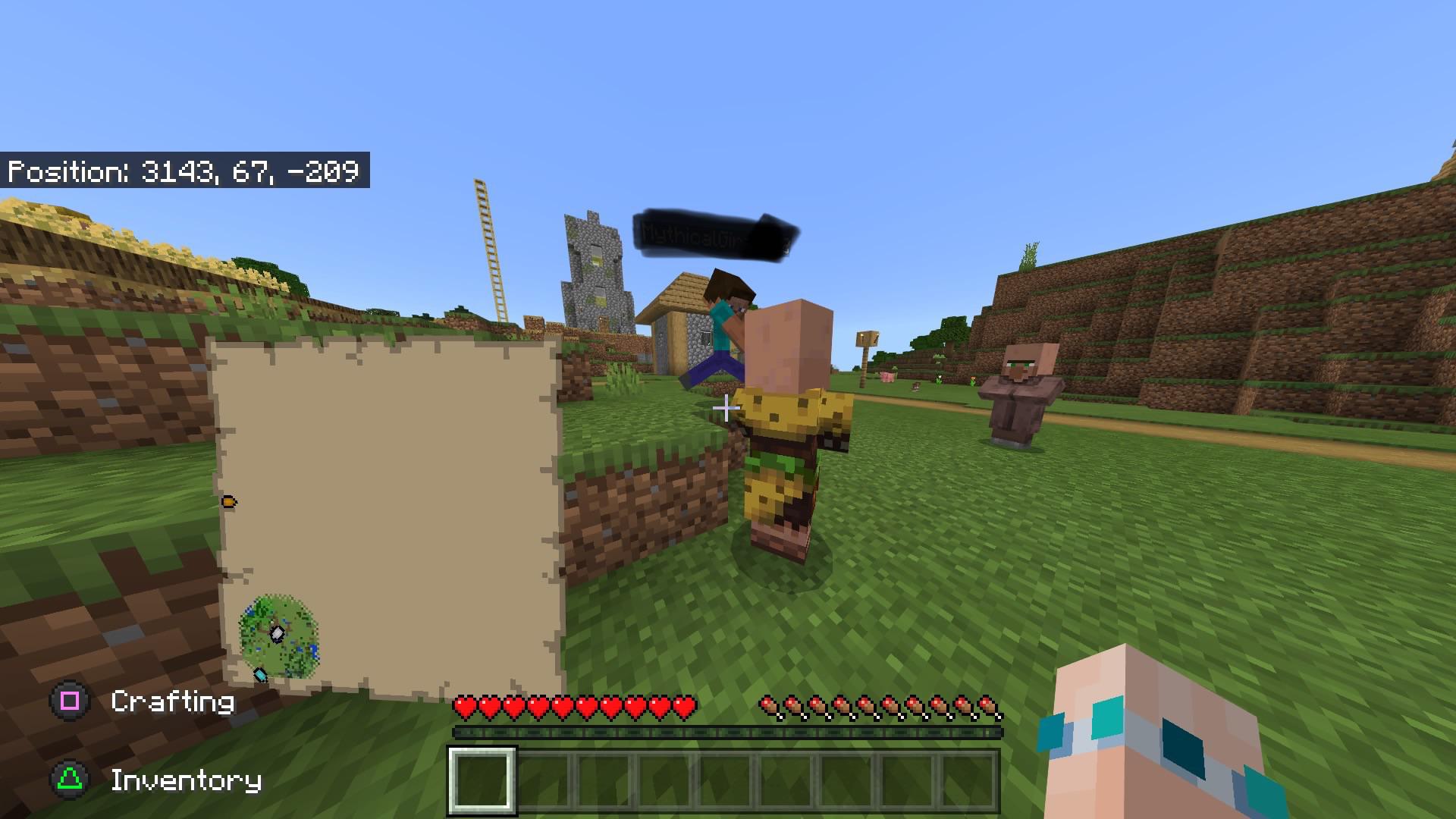Click the Crafting text label
1456x819 pixels.
(173, 701)
